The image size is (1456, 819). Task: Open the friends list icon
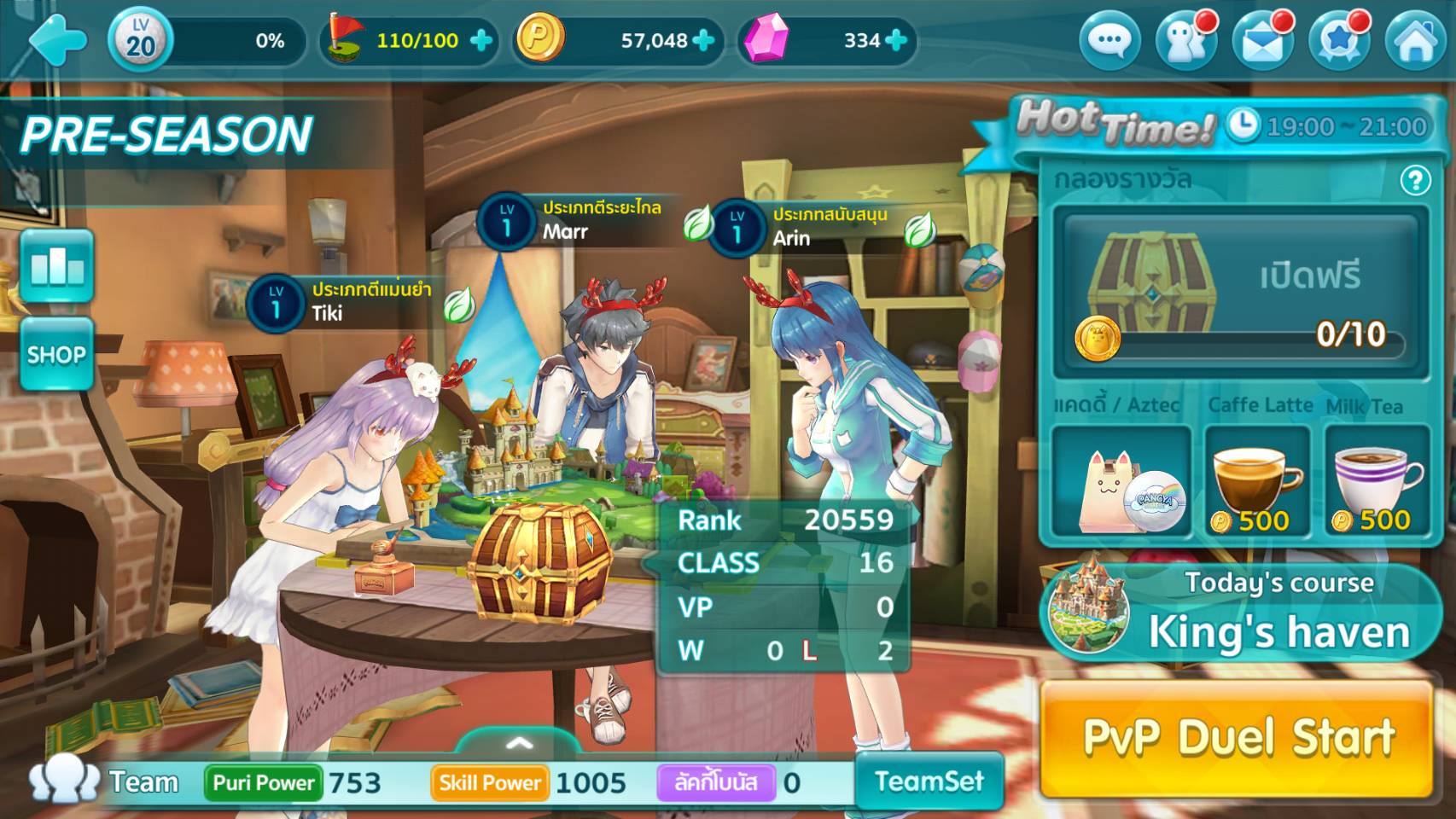pos(1185,40)
